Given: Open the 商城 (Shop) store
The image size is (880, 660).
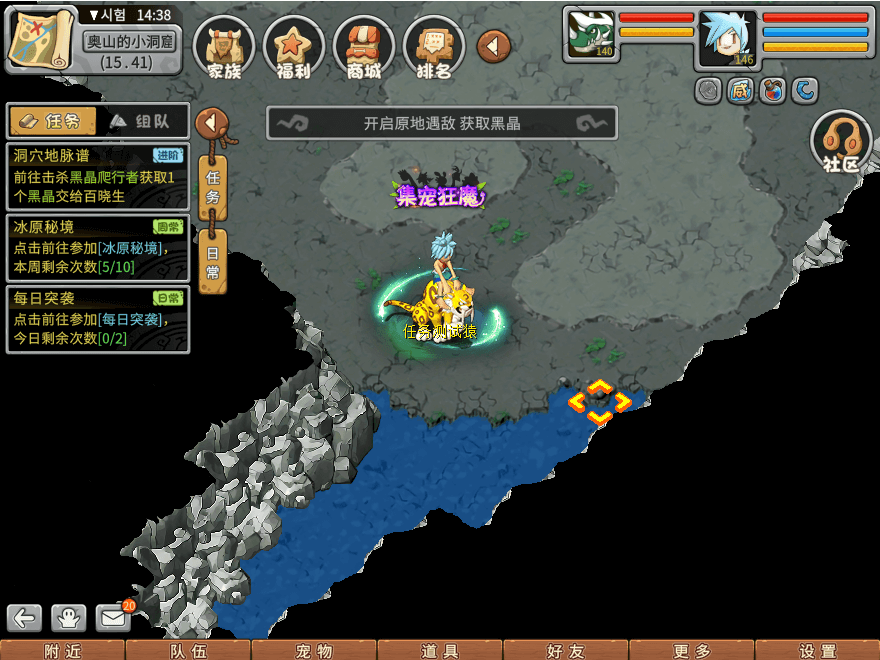Looking at the screenshot, I should pyautogui.click(x=363, y=47).
